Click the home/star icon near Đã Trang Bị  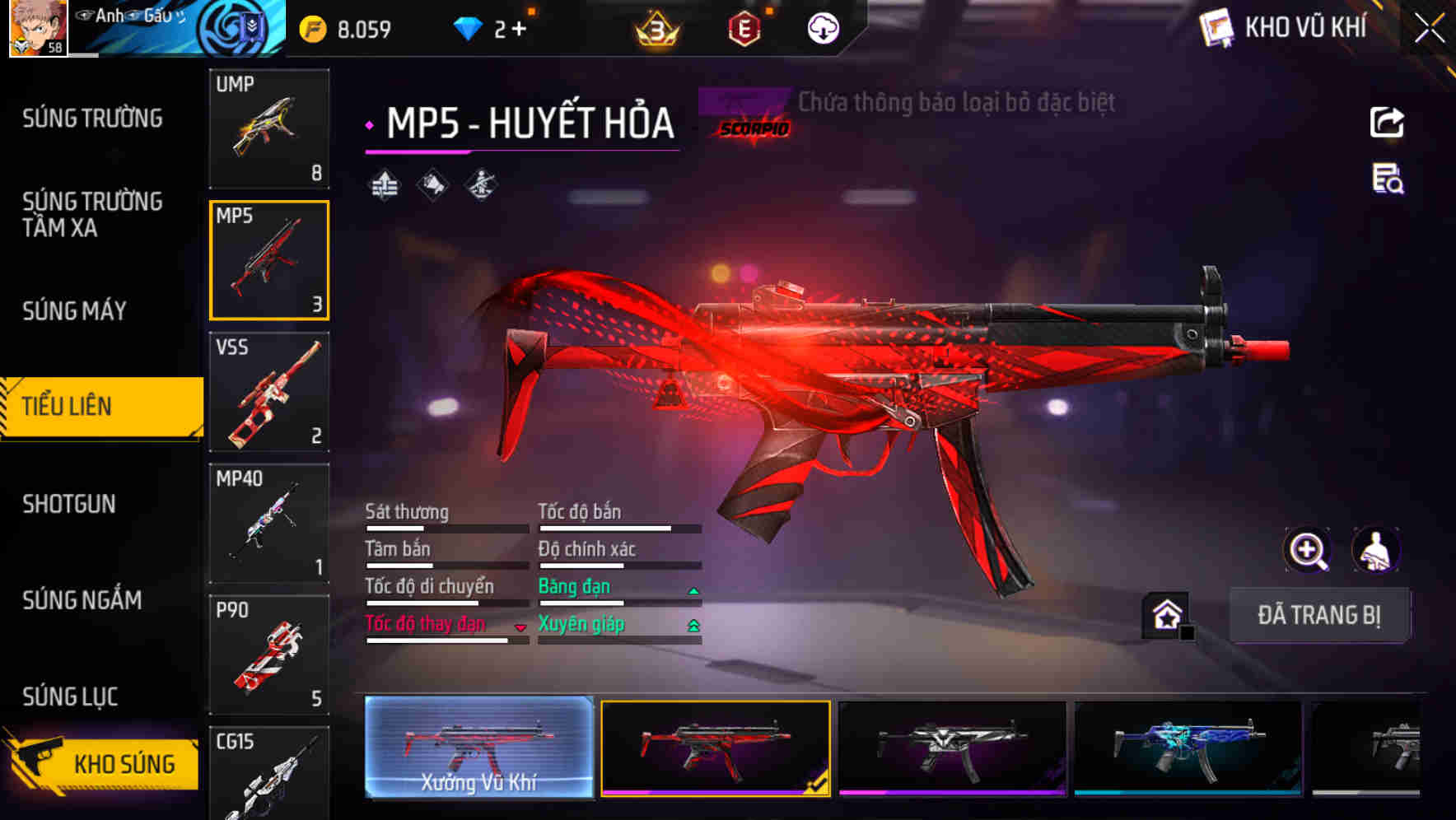pyautogui.click(x=1166, y=615)
